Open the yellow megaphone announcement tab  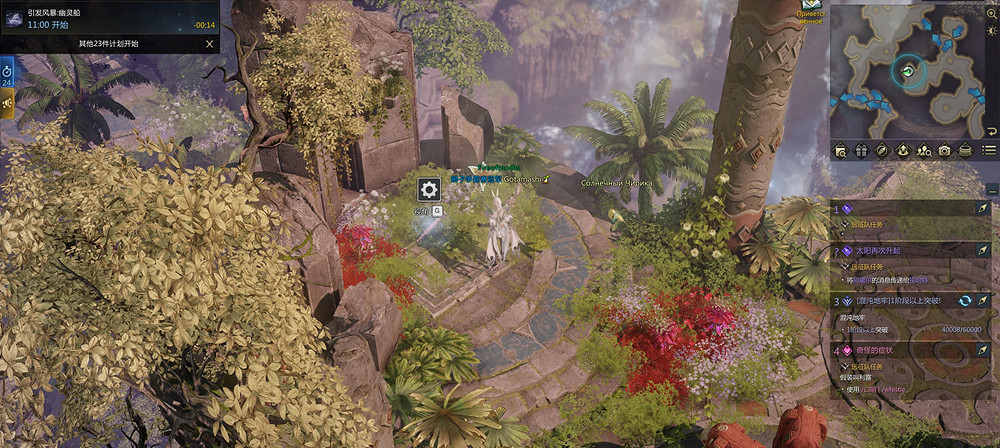click(x=7, y=104)
